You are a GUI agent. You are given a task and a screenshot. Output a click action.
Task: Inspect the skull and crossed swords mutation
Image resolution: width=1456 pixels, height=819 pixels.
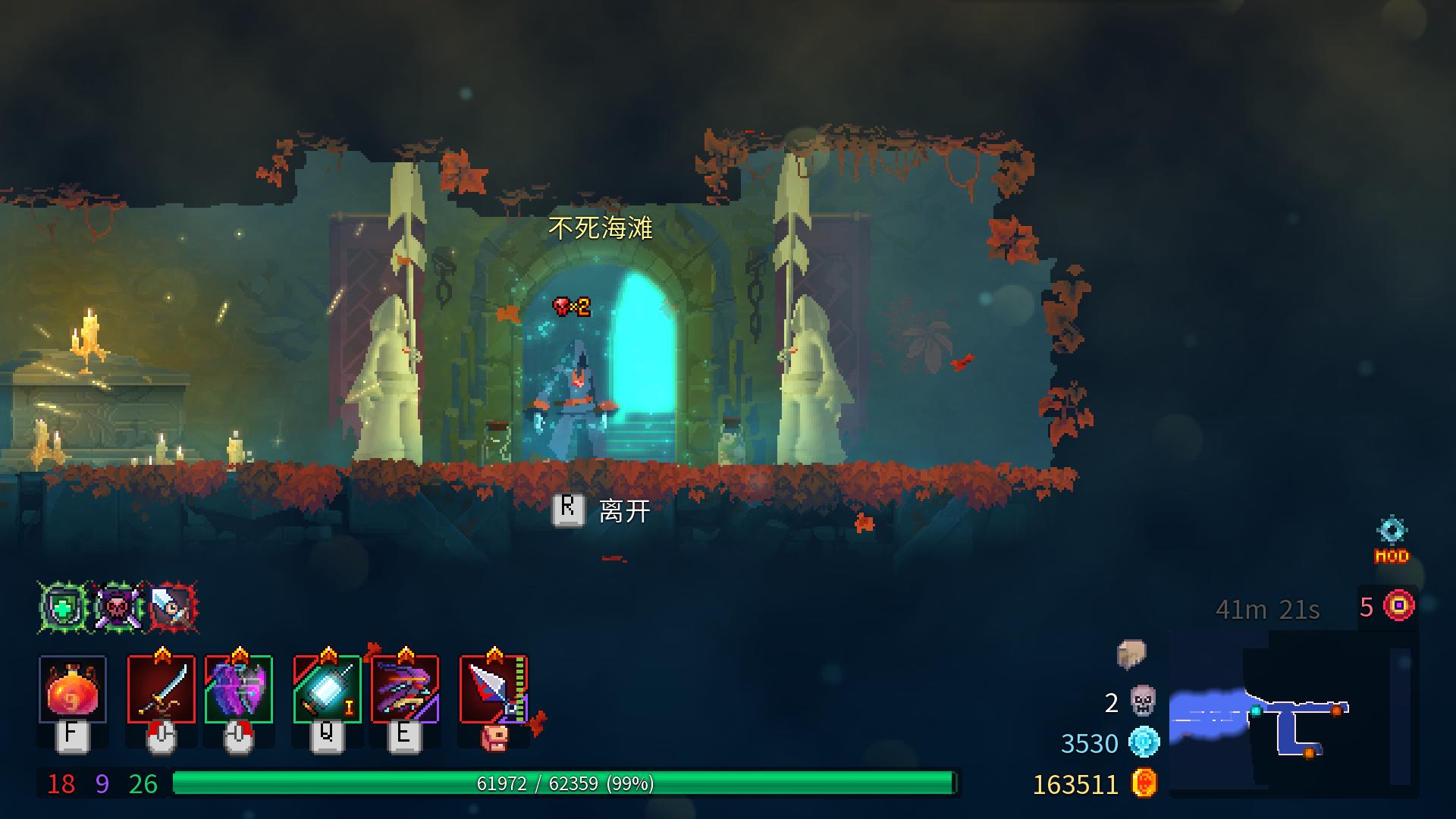[x=118, y=607]
